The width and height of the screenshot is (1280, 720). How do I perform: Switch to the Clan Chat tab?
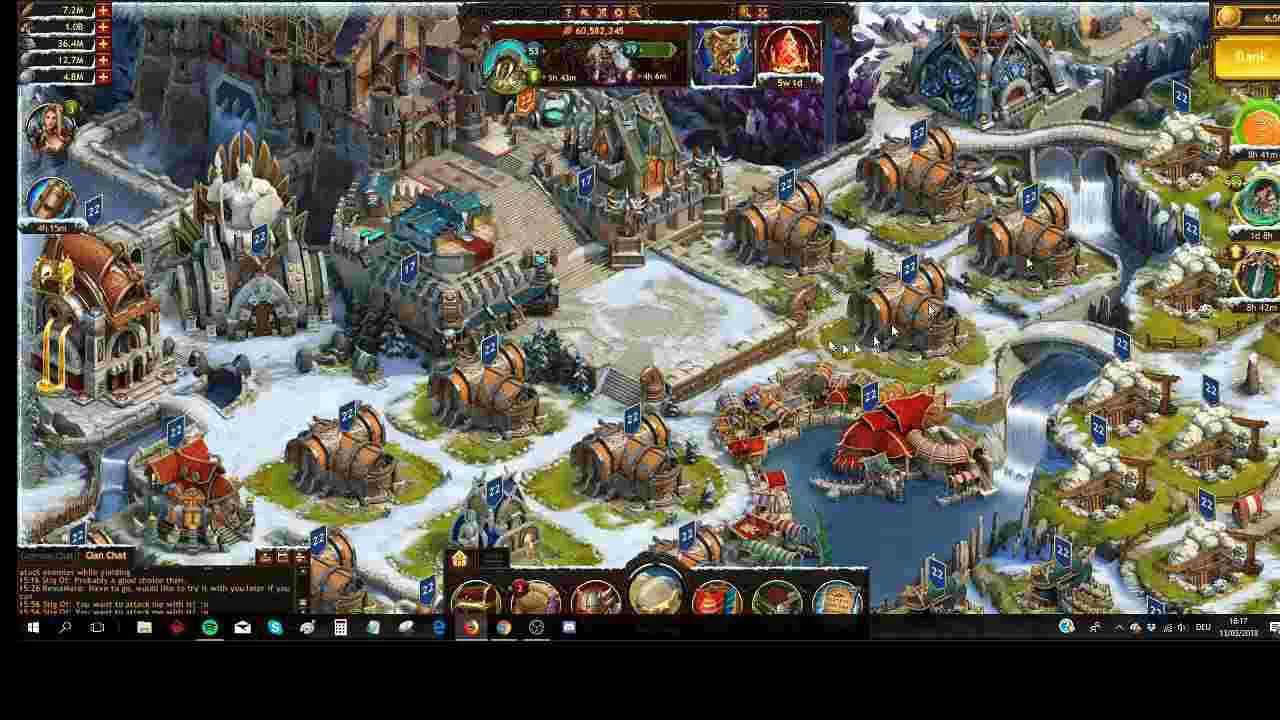104,555
